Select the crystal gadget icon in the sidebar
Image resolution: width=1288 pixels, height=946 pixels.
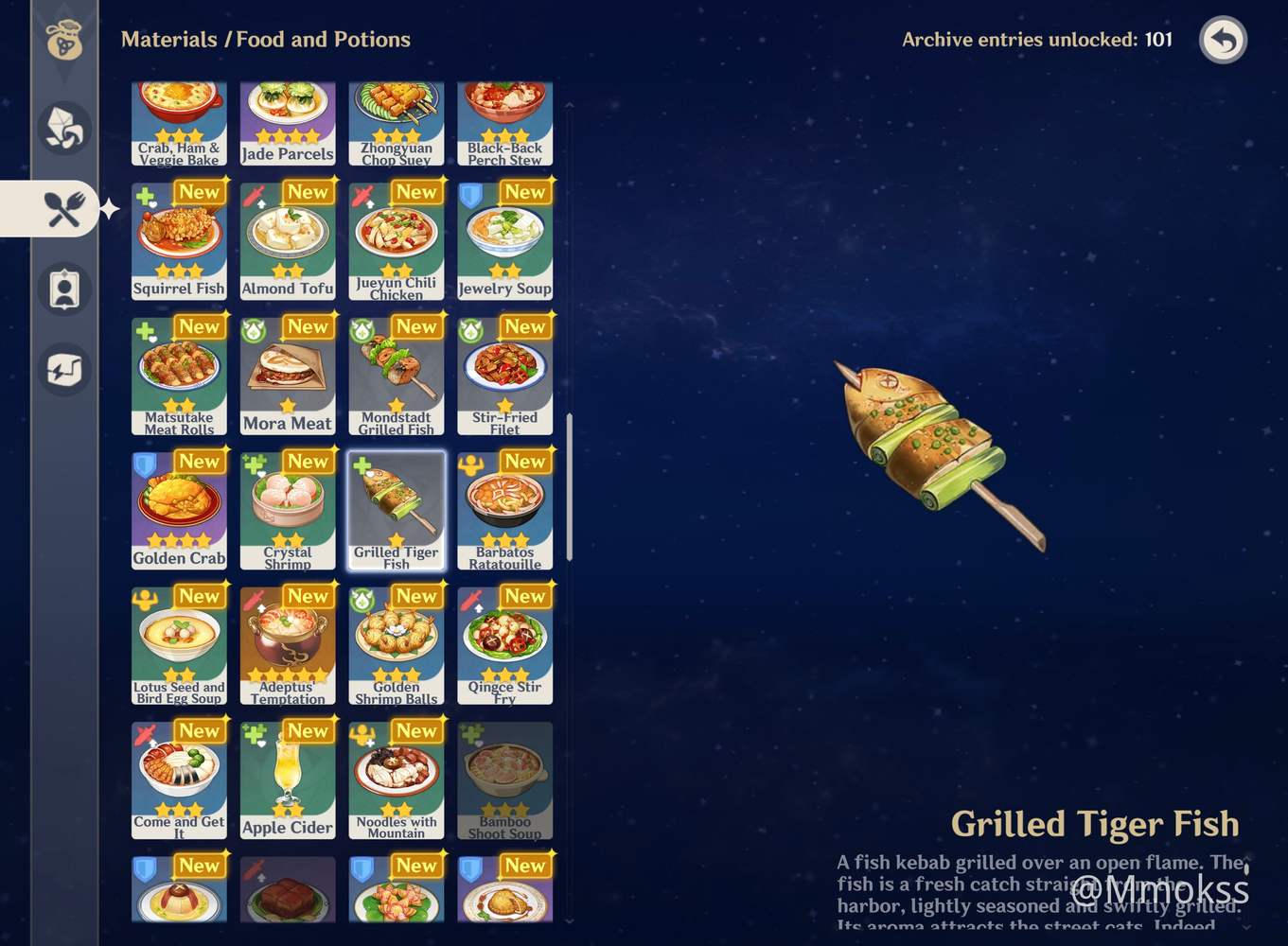pos(62,128)
